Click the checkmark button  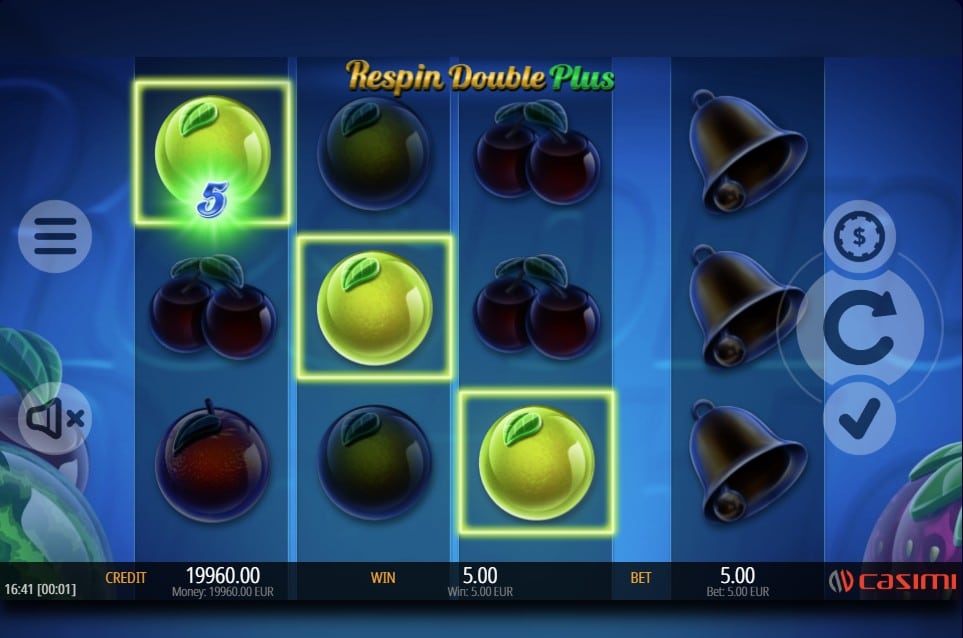tap(859, 418)
